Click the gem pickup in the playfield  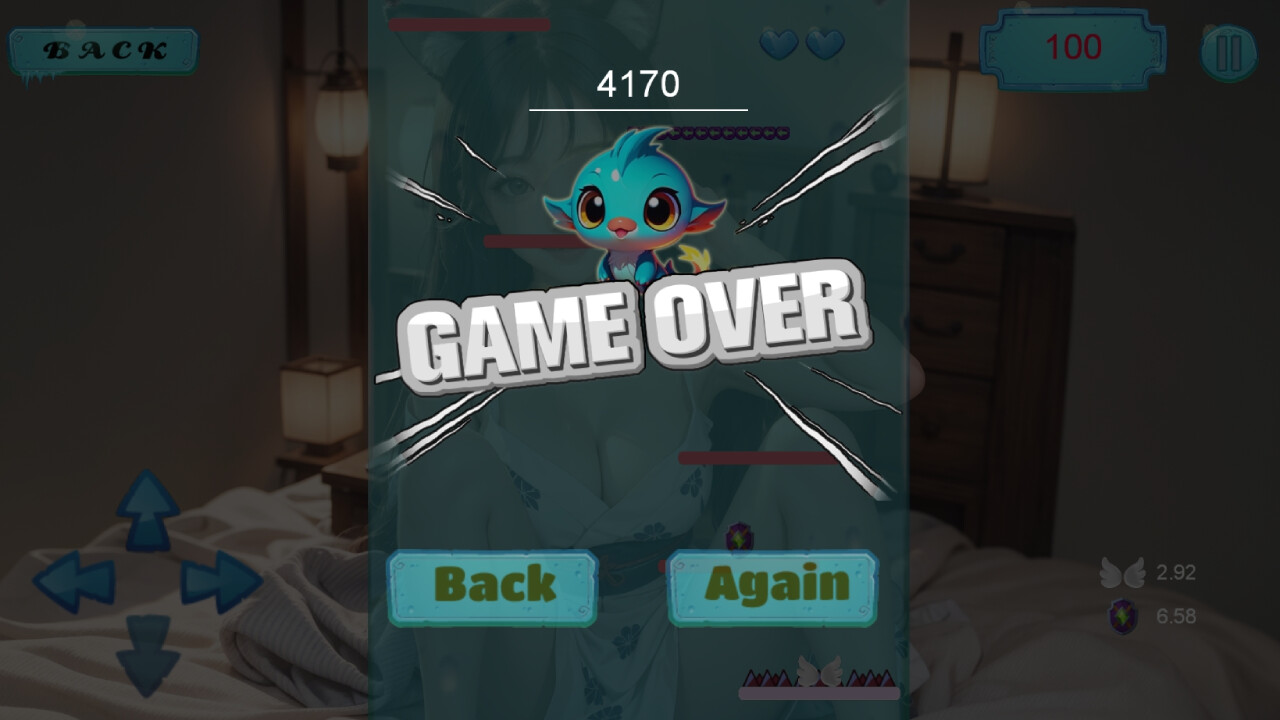739,537
